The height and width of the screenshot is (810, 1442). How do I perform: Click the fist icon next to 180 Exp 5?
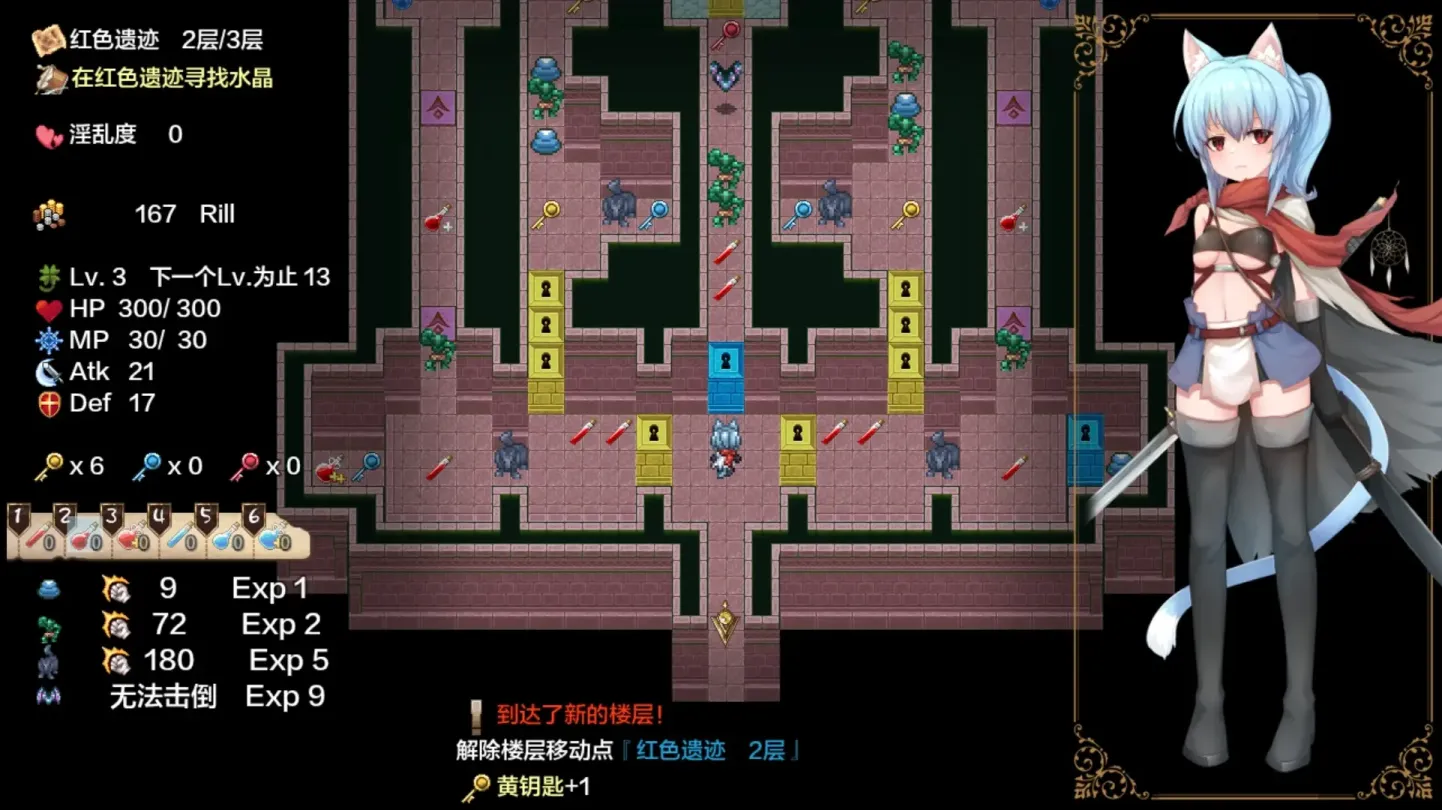pyautogui.click(x=115, y=660)
